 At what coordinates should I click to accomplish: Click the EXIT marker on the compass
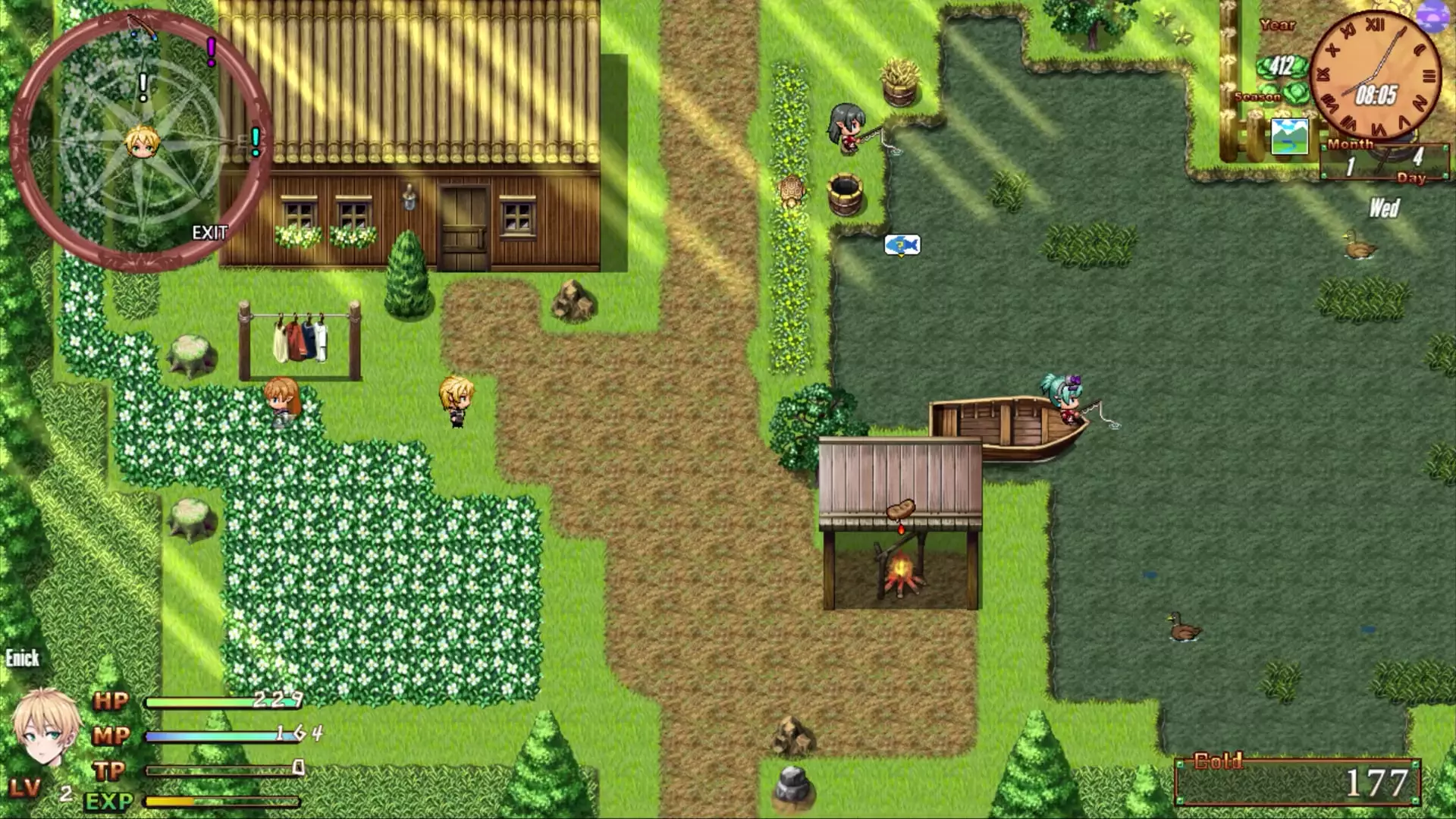209,233
